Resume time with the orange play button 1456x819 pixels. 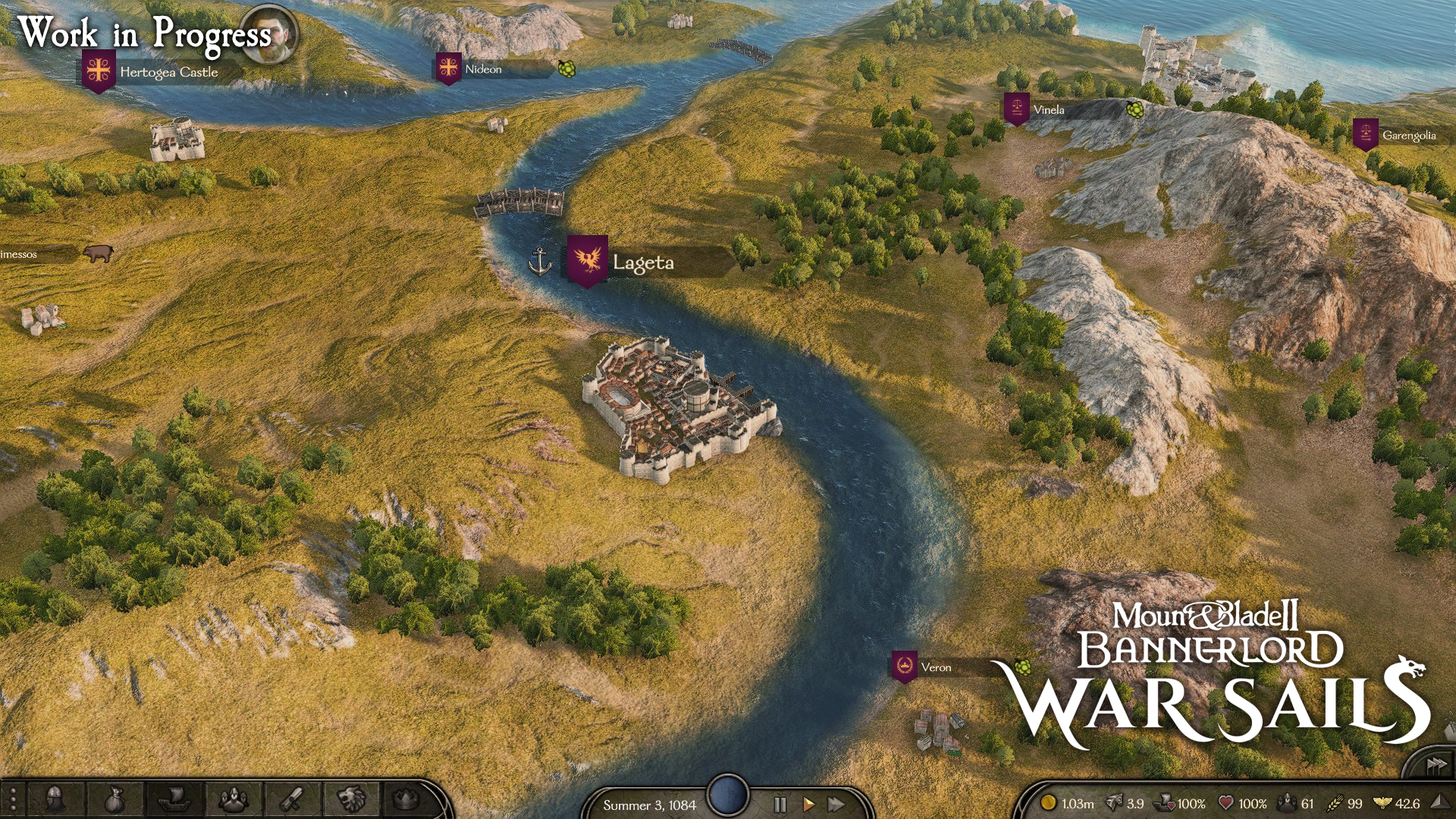[x=808, y=805]
